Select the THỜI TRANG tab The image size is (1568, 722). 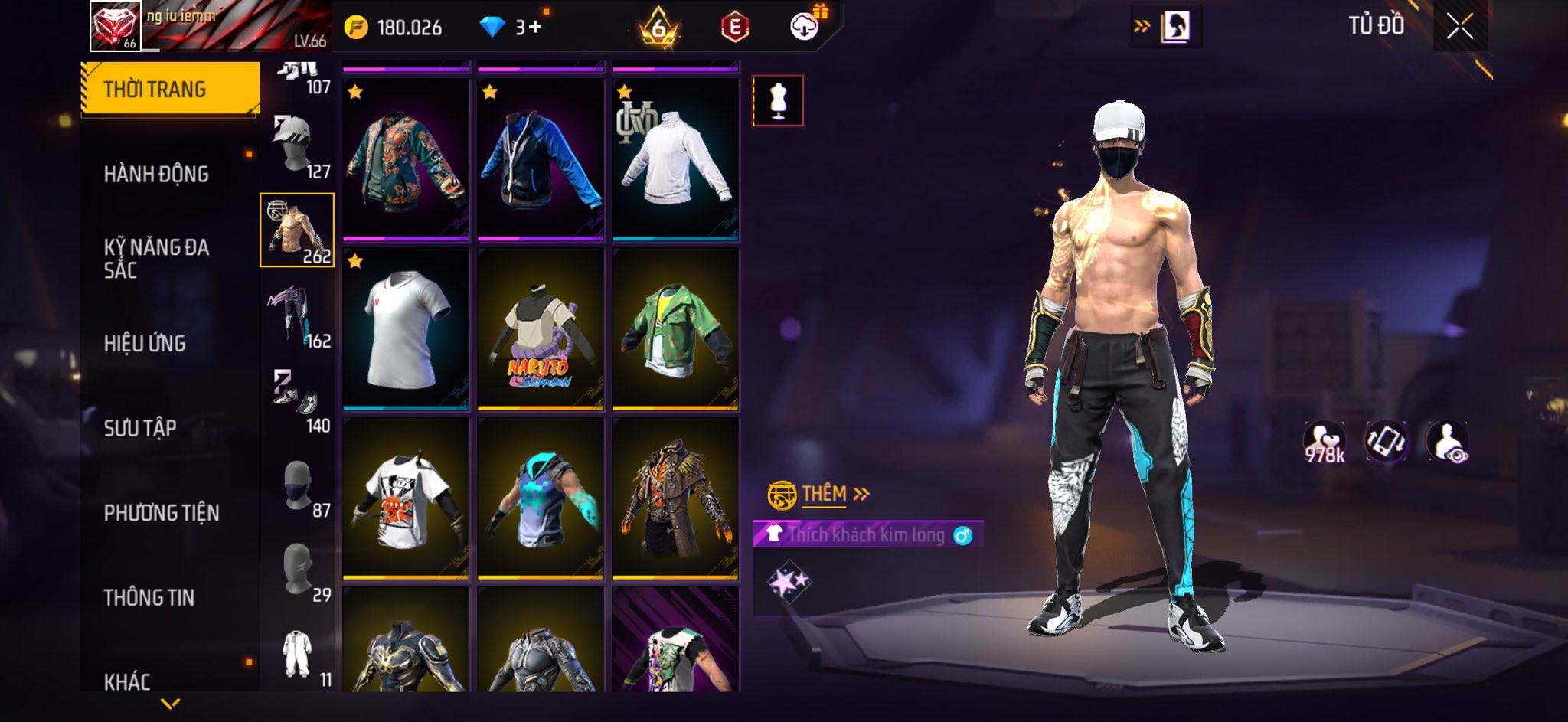(x=155, y=90)
